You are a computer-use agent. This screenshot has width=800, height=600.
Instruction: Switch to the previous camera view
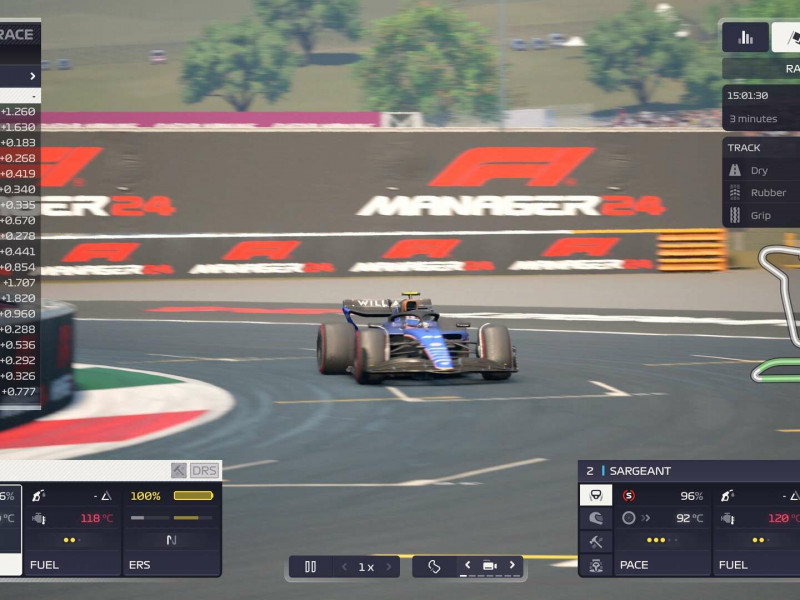[x=467, y=565]
